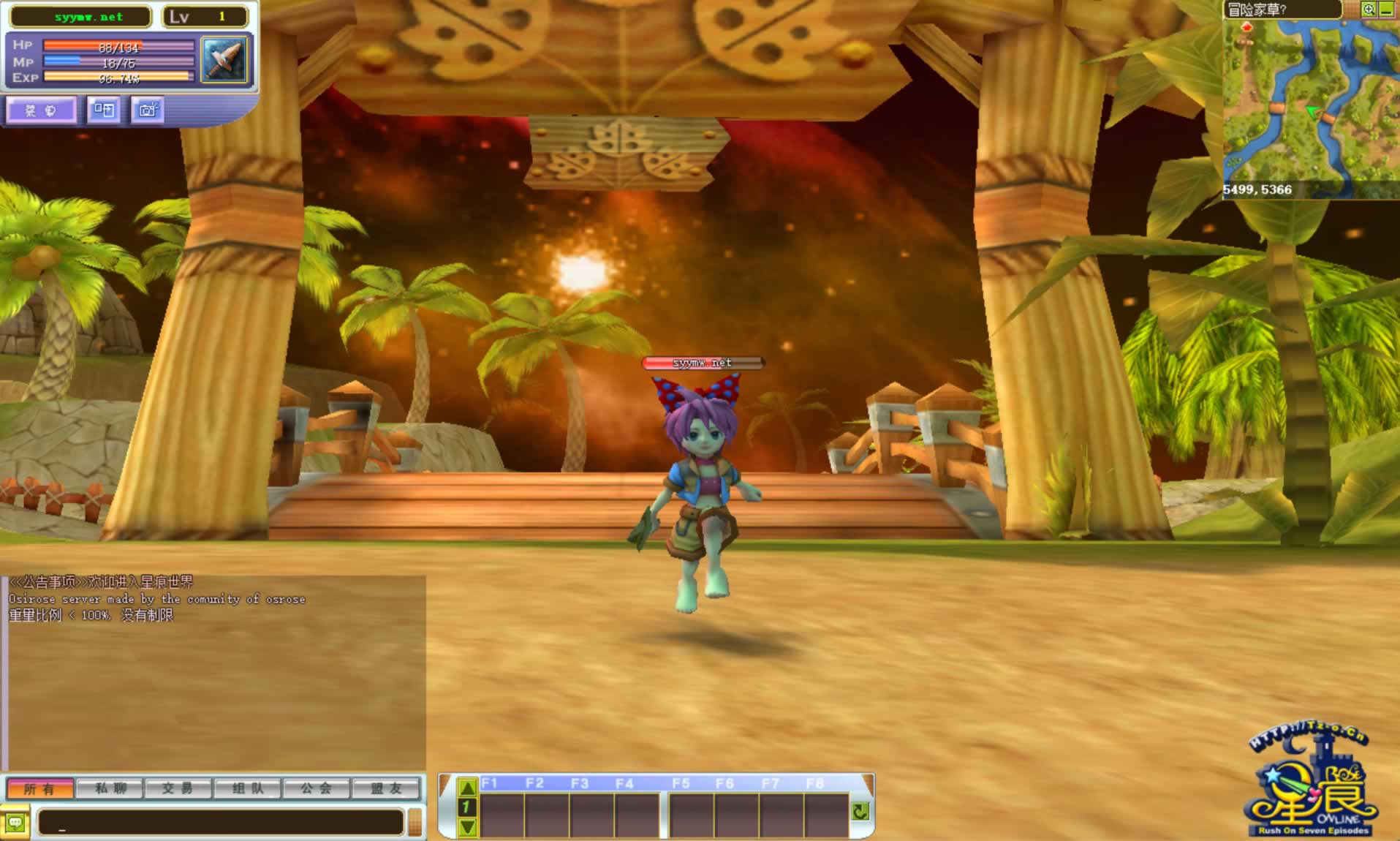Minimize the minimap with the minus button
This screenshot has height=841, width=1400.
tap(1386, 10)
